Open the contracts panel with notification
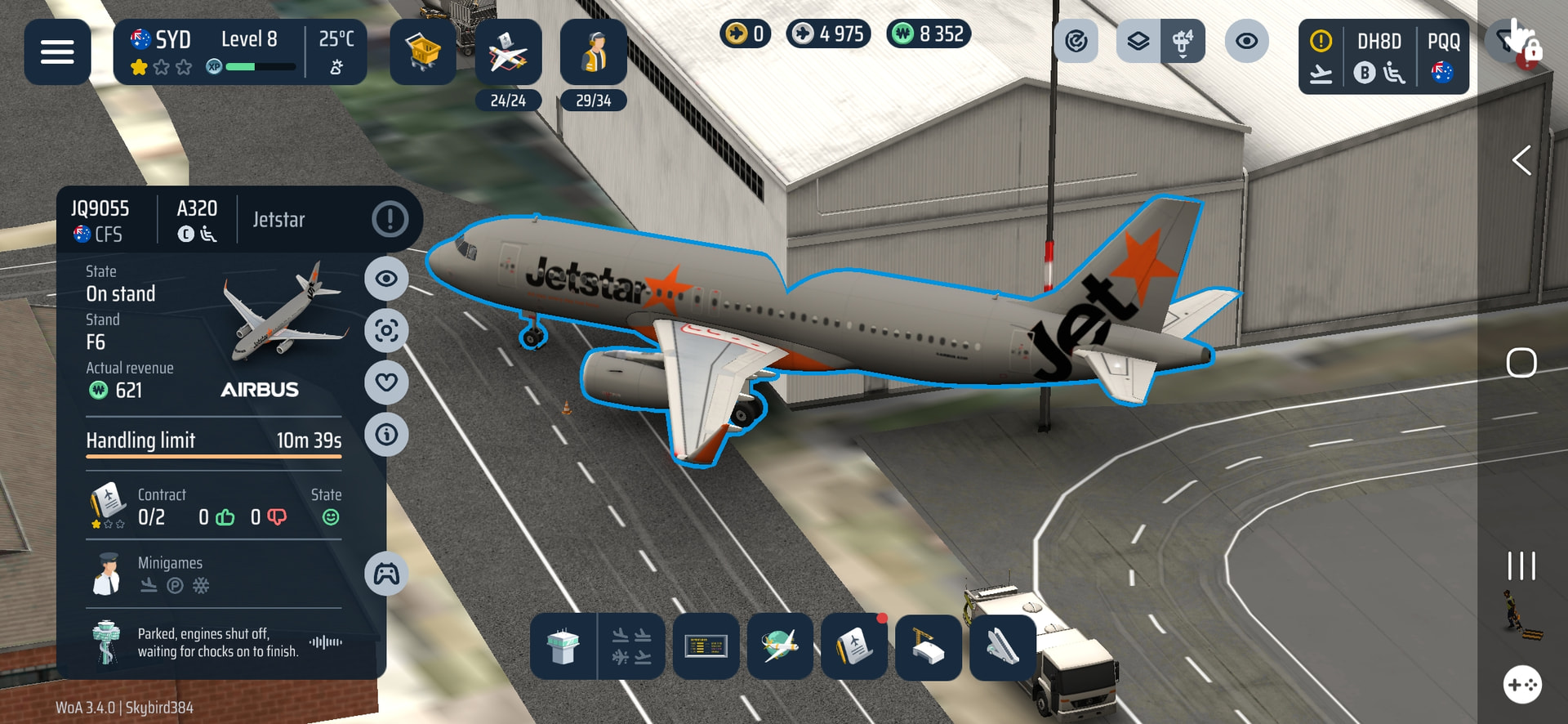The image size is (1568, 724). [854, 646]
